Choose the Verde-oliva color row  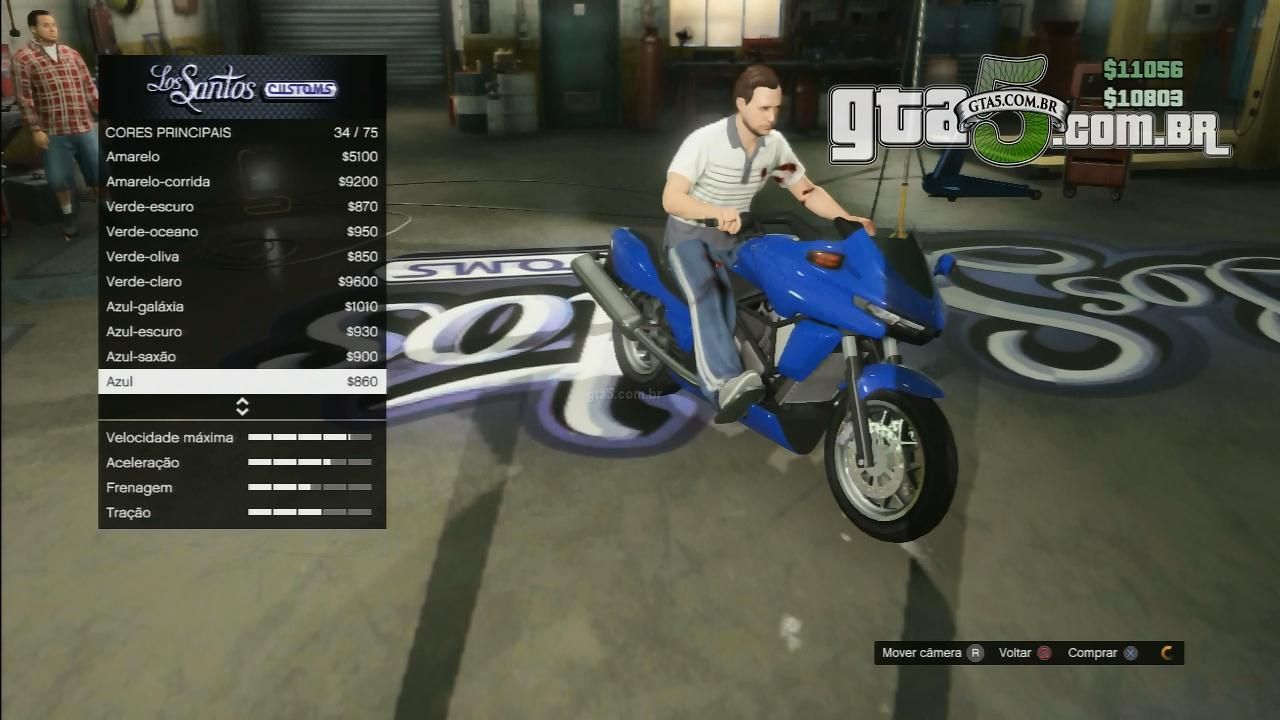tap(241, 257)
